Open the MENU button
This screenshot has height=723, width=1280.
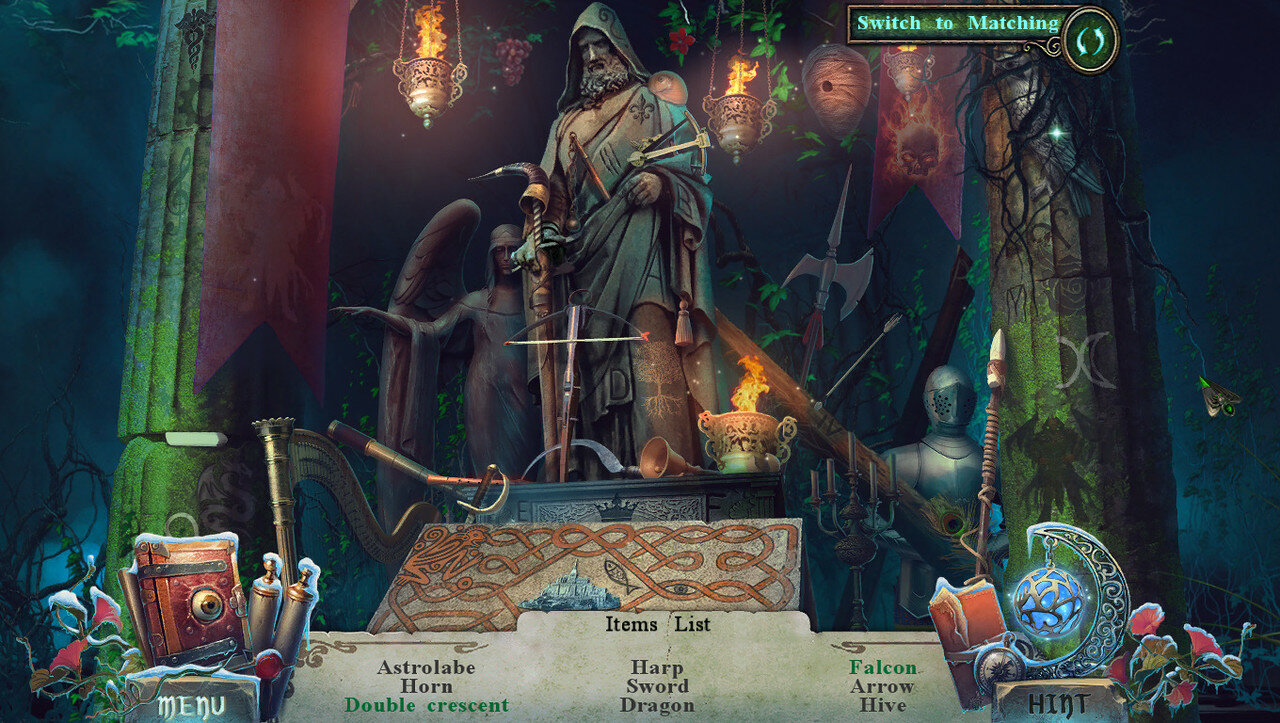click(190, 704)
